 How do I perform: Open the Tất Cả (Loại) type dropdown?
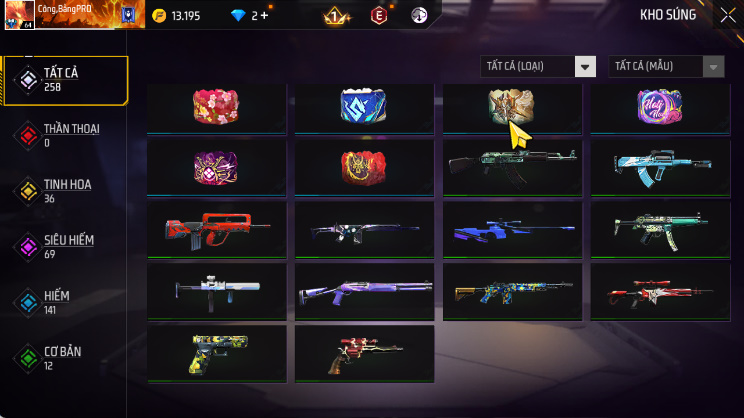(x=538, y=66)
